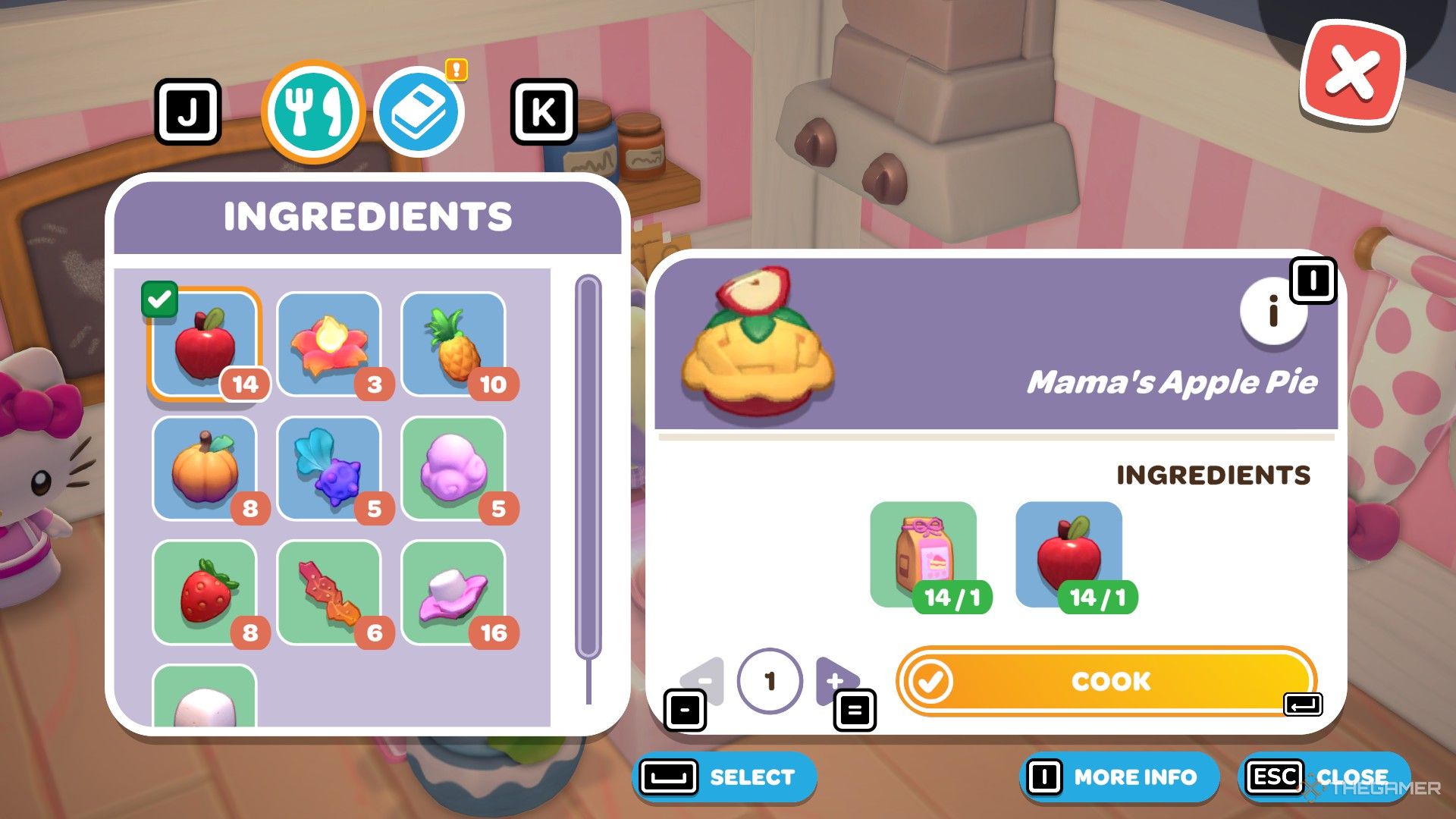The height and width of the screenshot is (819, 1456).
Task: Show recipe info with the i button
Action: pyautogui.click(x=1274, y=311)
